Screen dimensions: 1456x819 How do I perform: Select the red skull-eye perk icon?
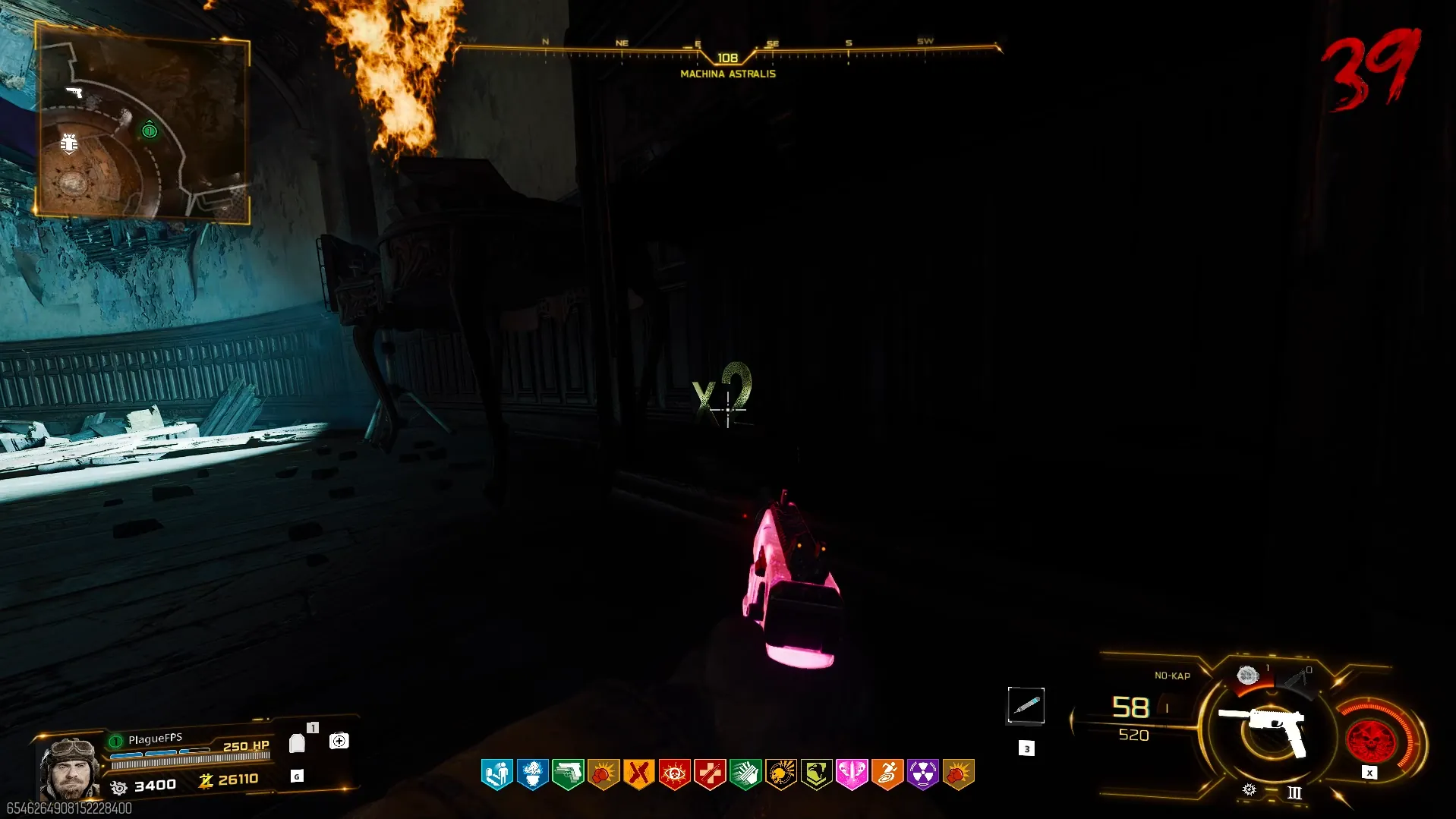coord(674,774)
